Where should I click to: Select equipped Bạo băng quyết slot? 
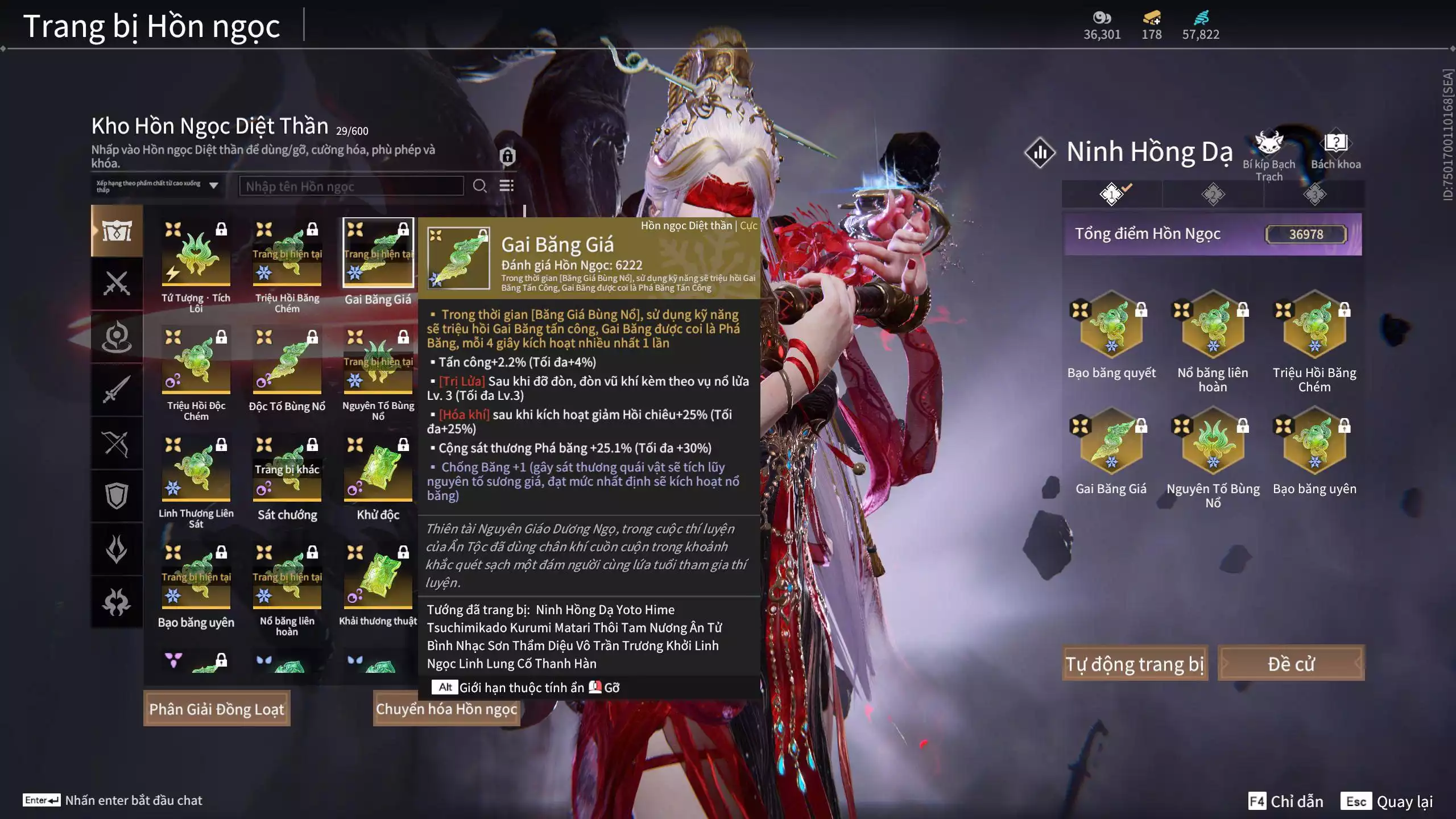(x=1111, y=324)
